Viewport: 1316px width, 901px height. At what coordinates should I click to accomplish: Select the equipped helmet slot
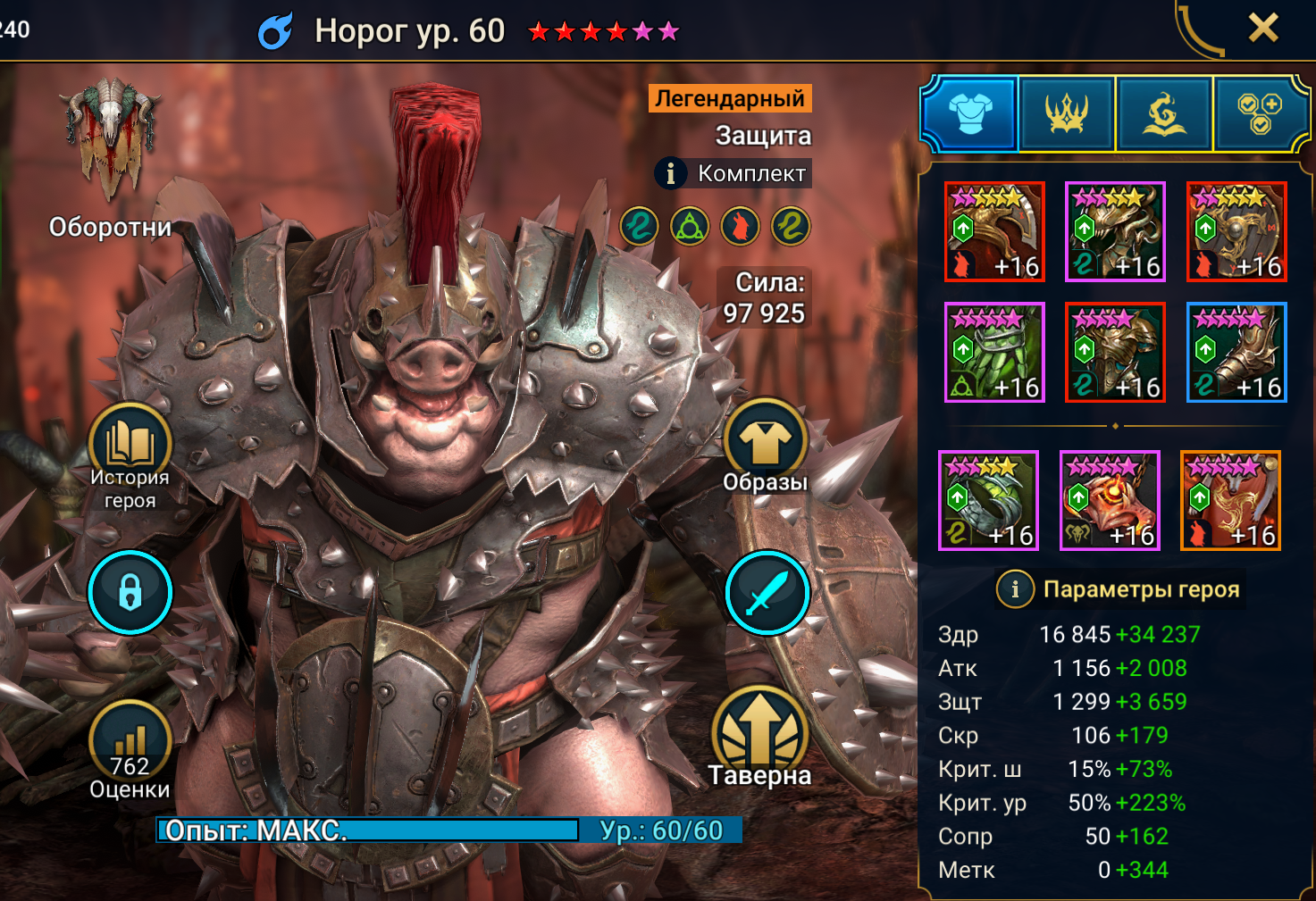point(1115,232)
